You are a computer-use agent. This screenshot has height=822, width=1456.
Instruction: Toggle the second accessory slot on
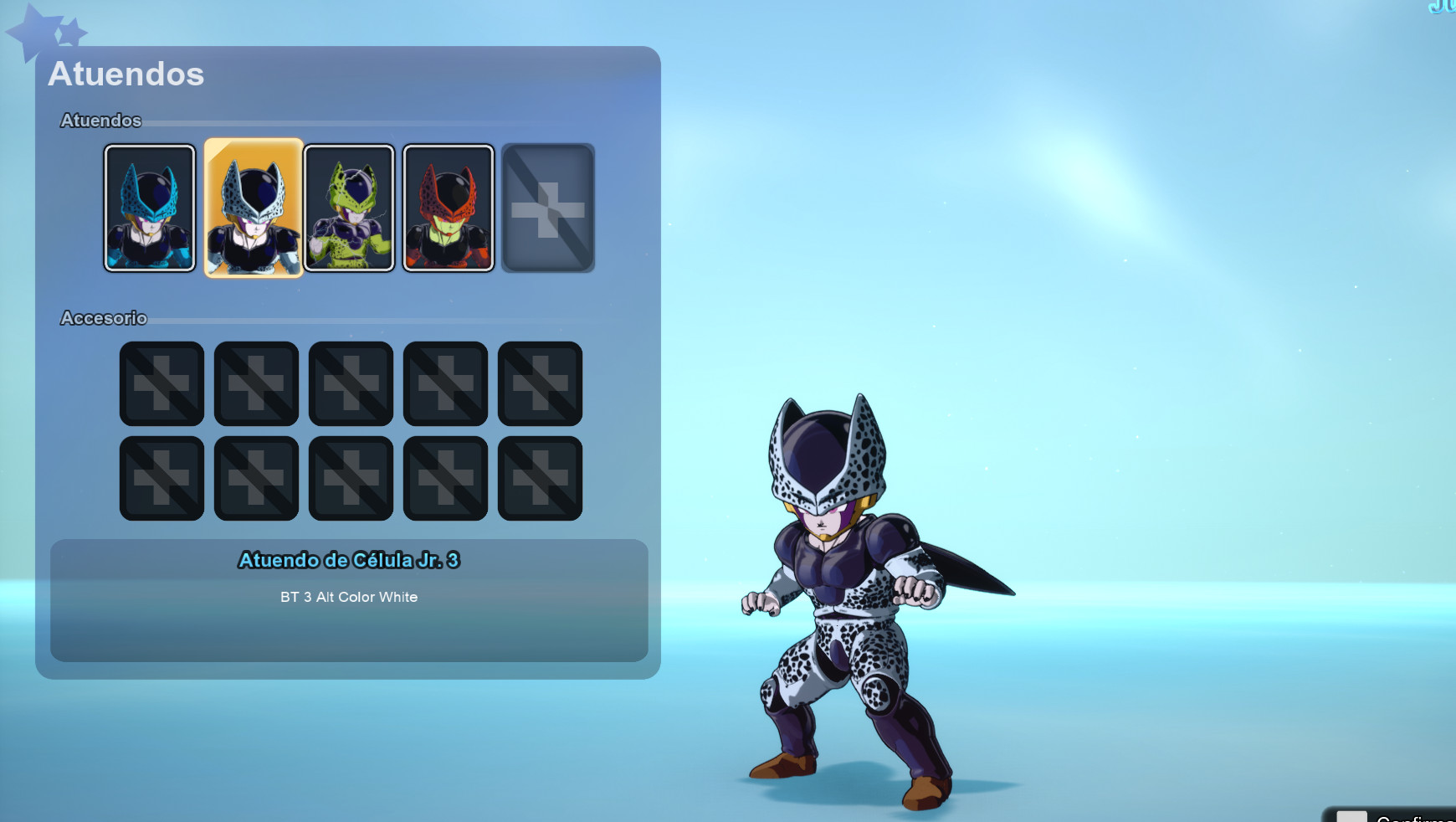click(255, 384)
